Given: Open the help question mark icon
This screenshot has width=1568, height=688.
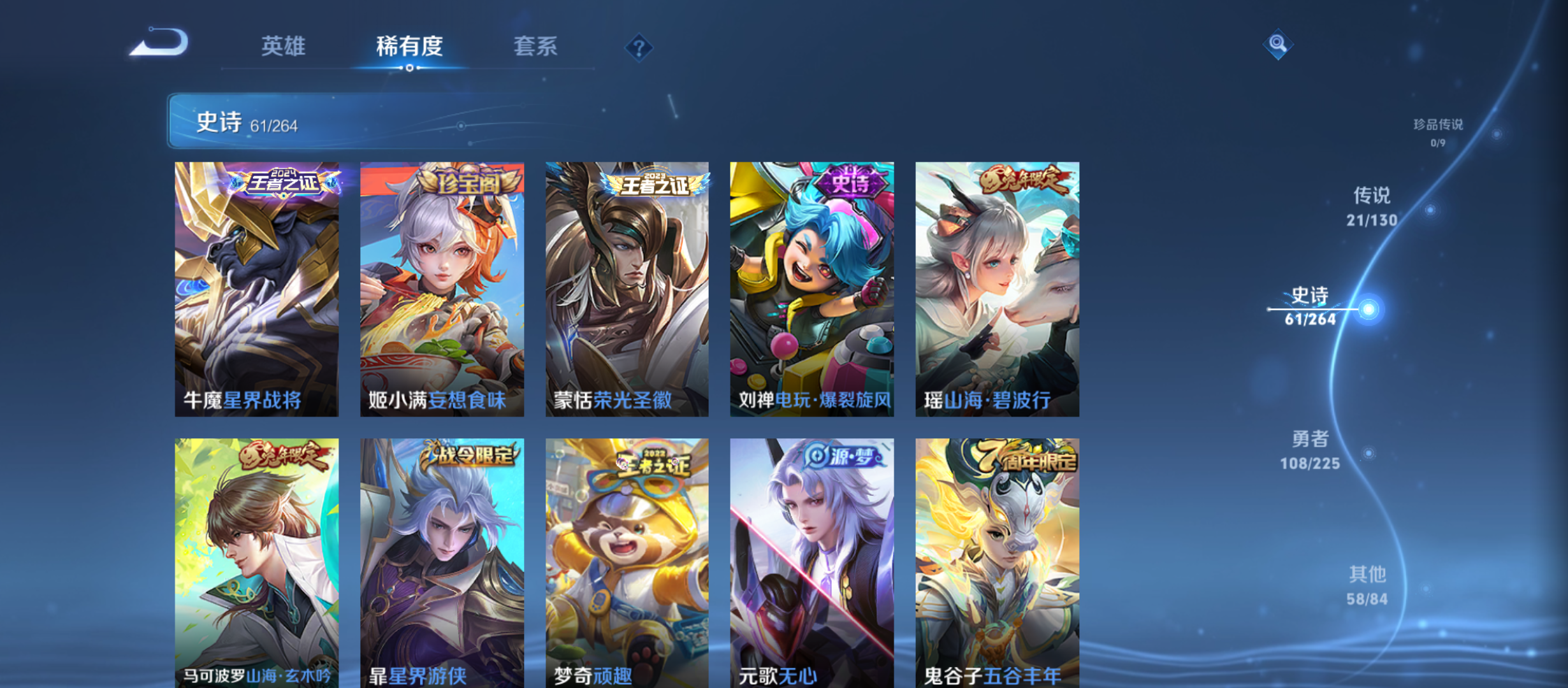Looking at the screenshot, I should point(640,46).
